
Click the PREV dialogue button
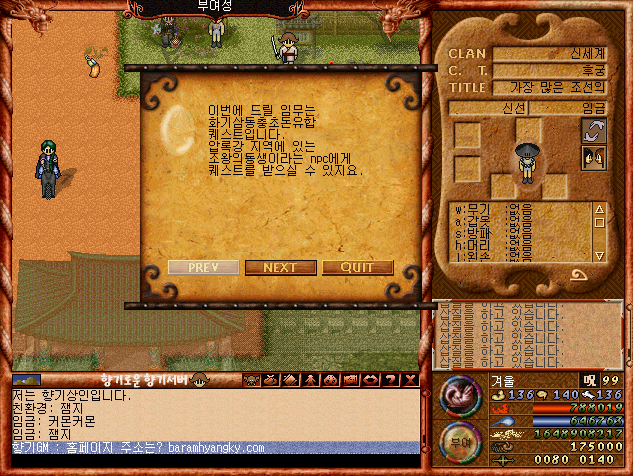coord(203,268)
